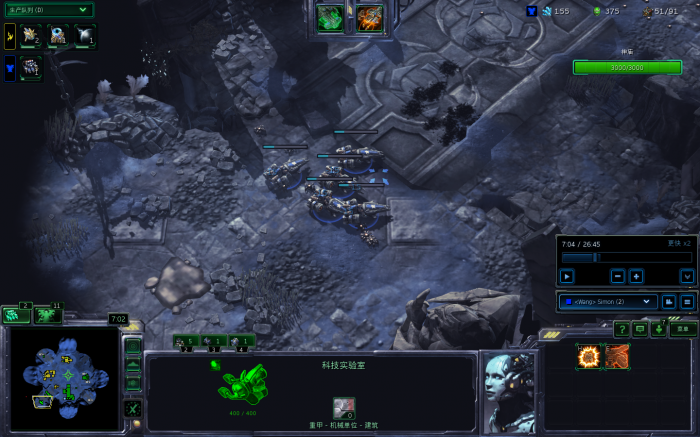Image resolution: width=700 pixels, height=437 pixels.
Task: Open the statistics chart button beside player dropdown
Action: tap(669, 301)
